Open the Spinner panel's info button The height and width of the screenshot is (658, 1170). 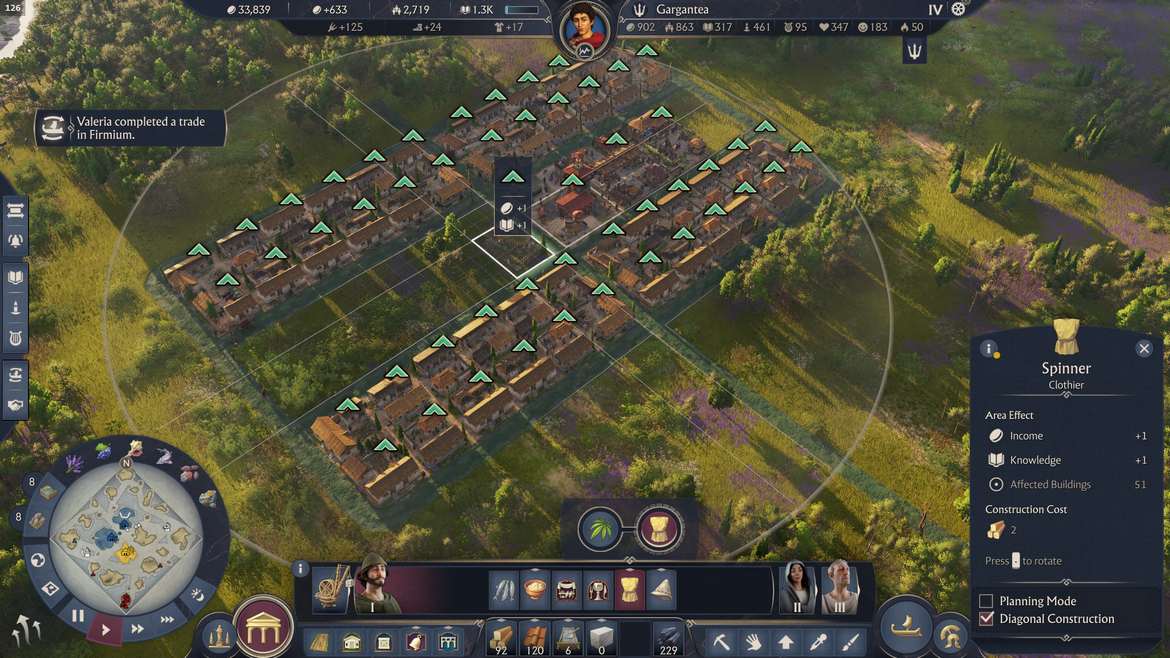989,349
